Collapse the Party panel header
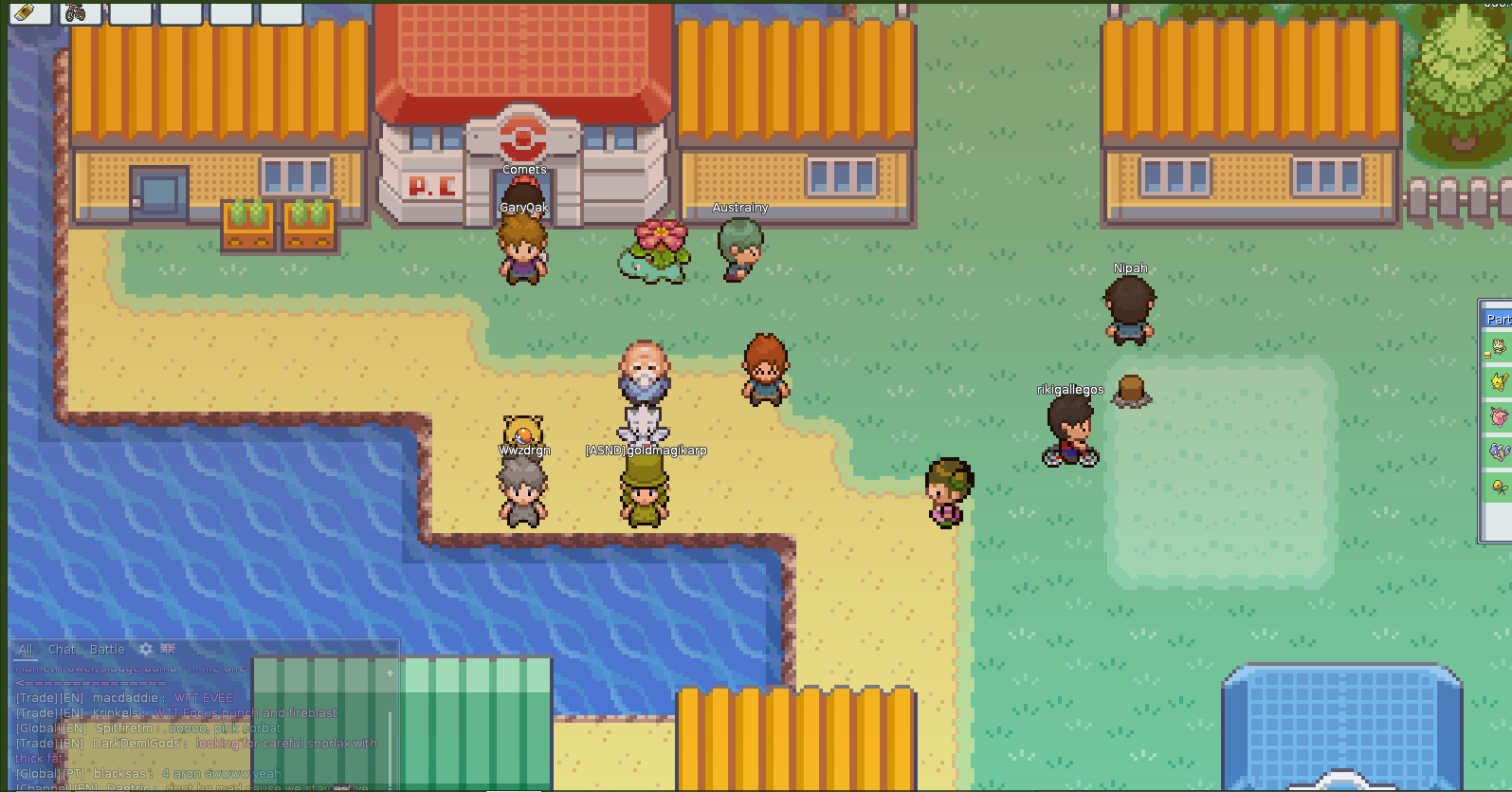The width and height of the screenshot is (1512, 792). [1501, 319]
